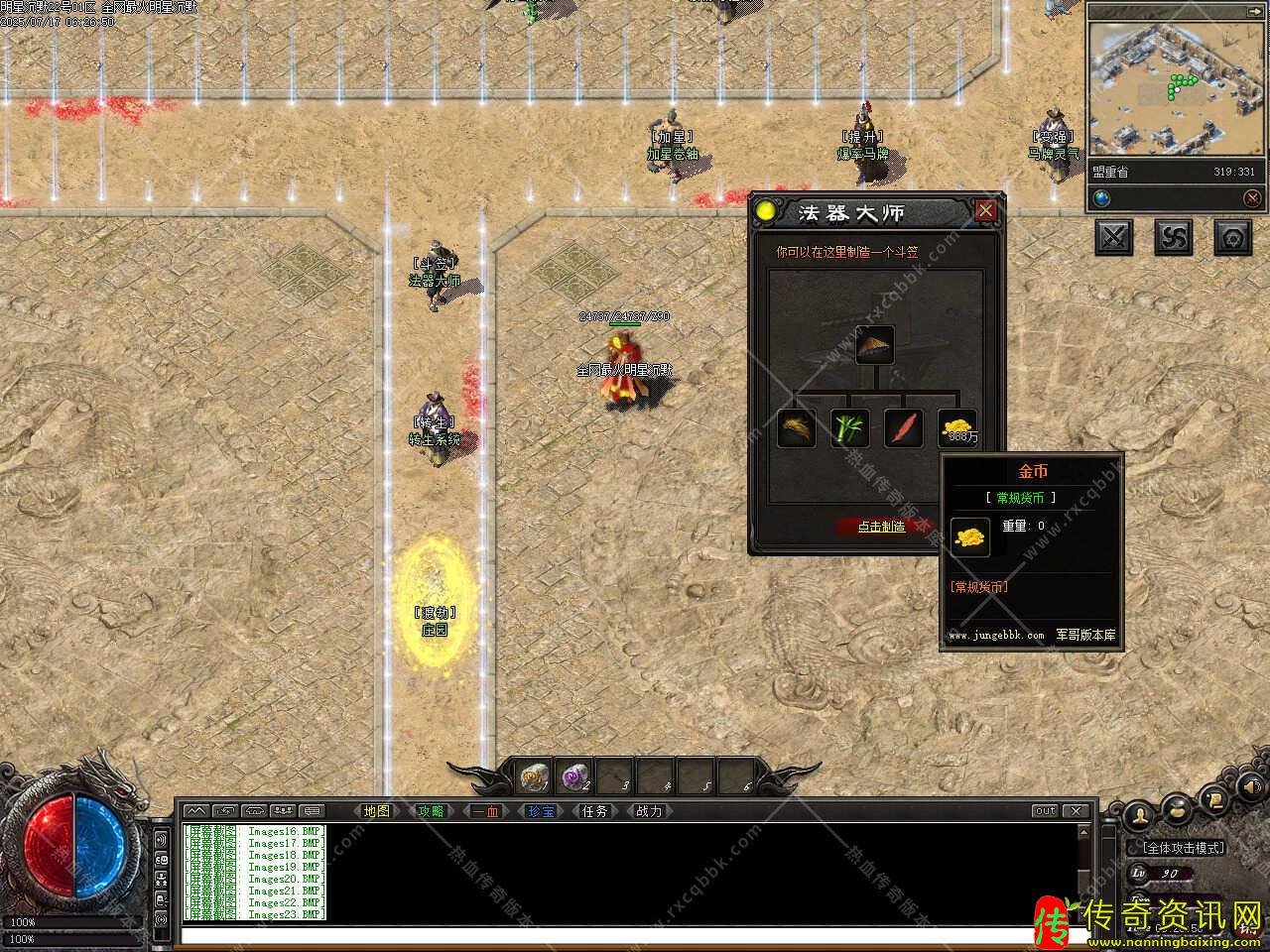Select the green bamboo material slot
1270x952 pixels.
(850, 428)
